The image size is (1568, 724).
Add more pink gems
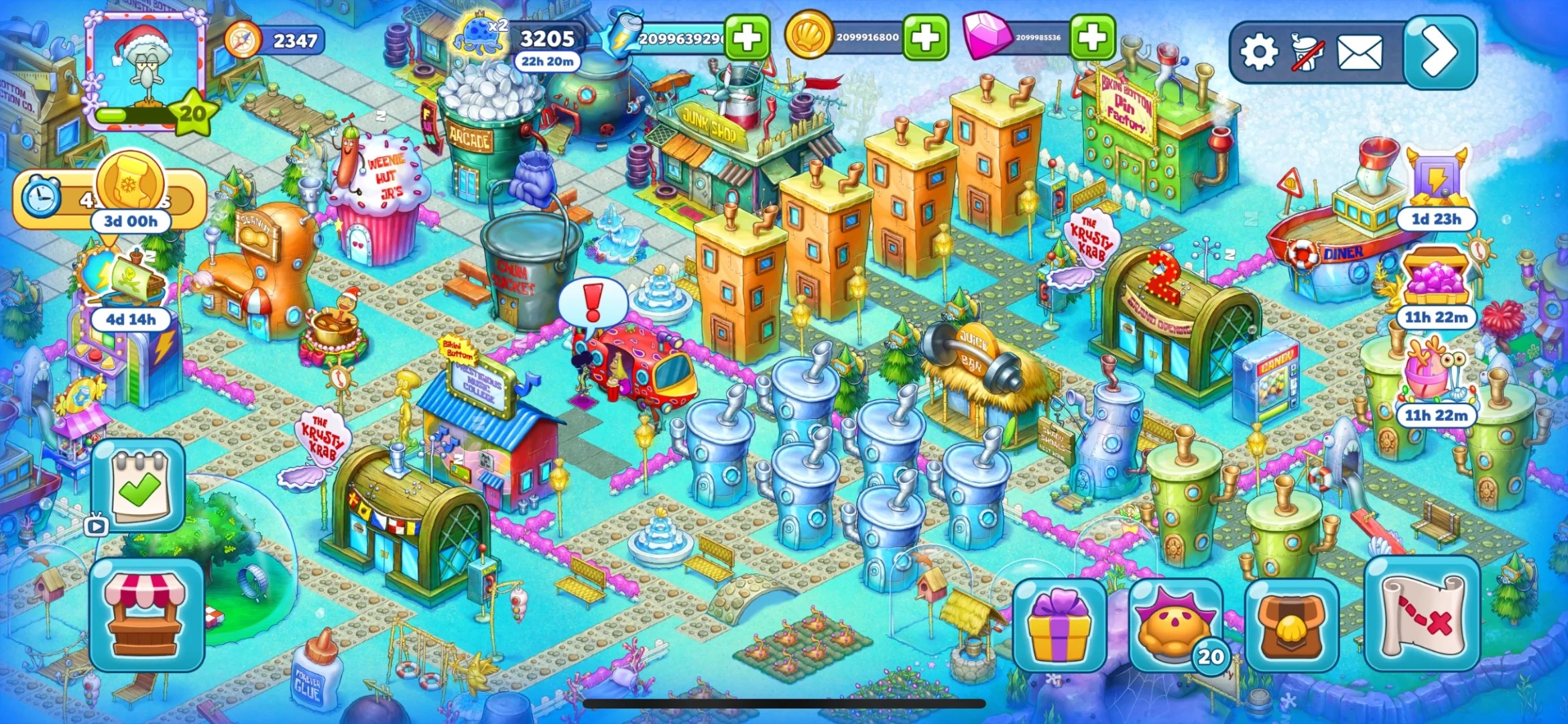click(1092, 38)
